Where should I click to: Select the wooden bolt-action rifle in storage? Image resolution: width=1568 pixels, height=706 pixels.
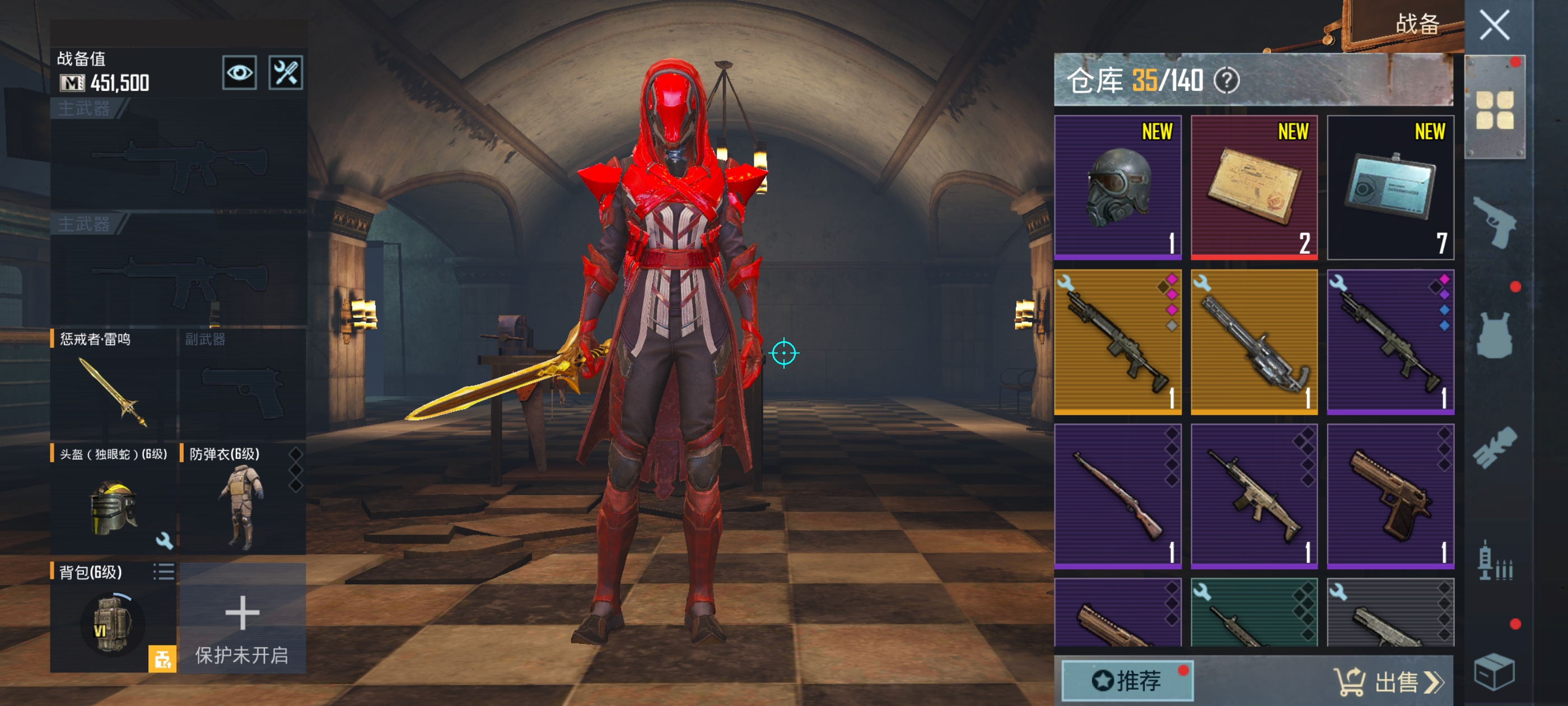click(1118, 496)
